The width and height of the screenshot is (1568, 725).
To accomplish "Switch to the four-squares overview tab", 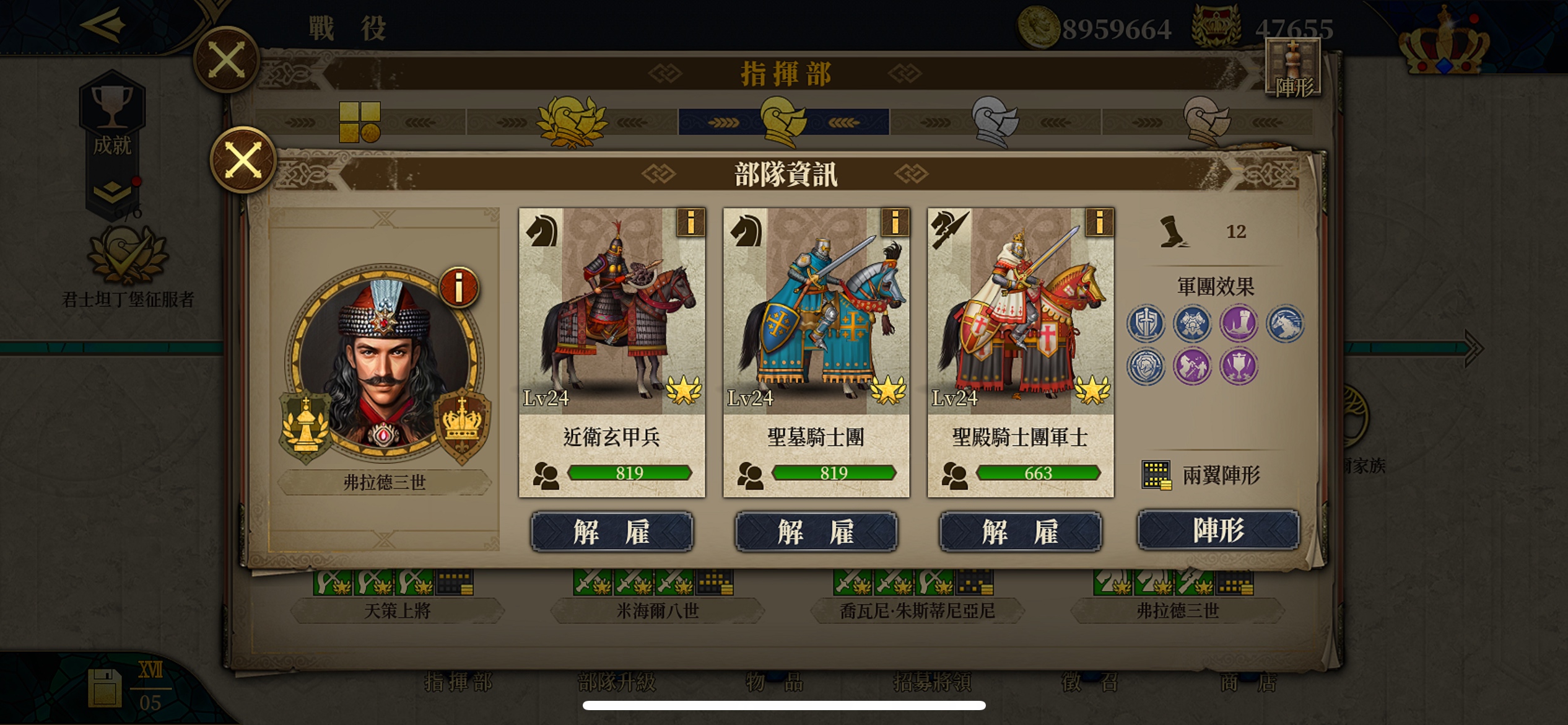I will pos(359,122).
